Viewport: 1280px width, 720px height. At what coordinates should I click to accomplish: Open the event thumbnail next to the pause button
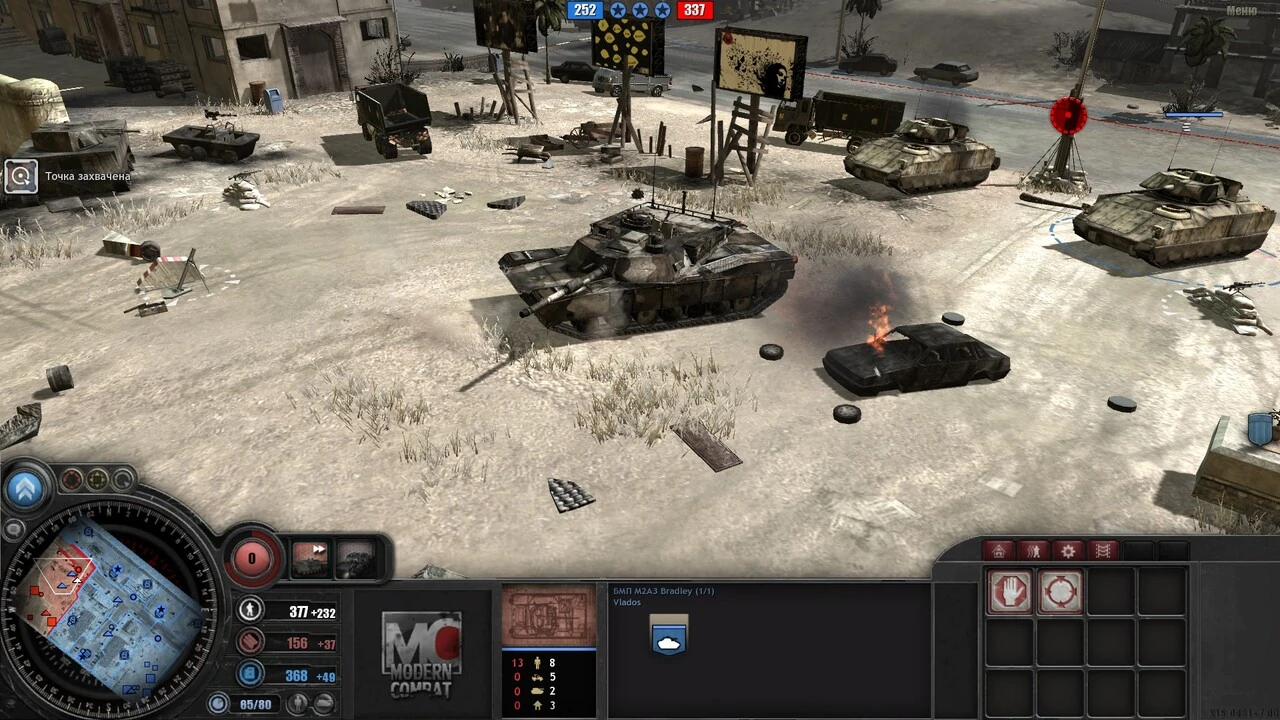point(355,557)
